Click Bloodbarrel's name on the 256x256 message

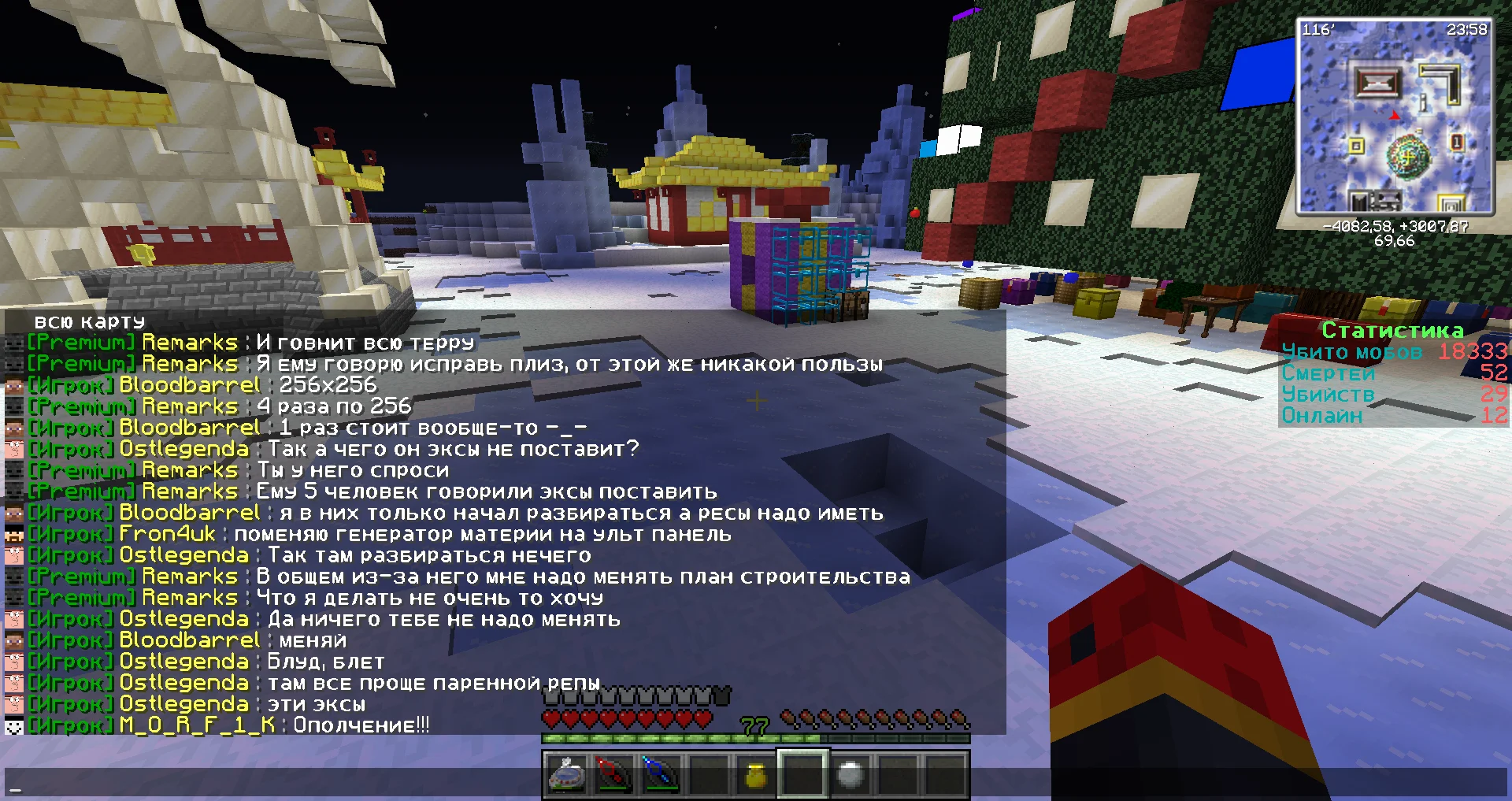(189, 385)
